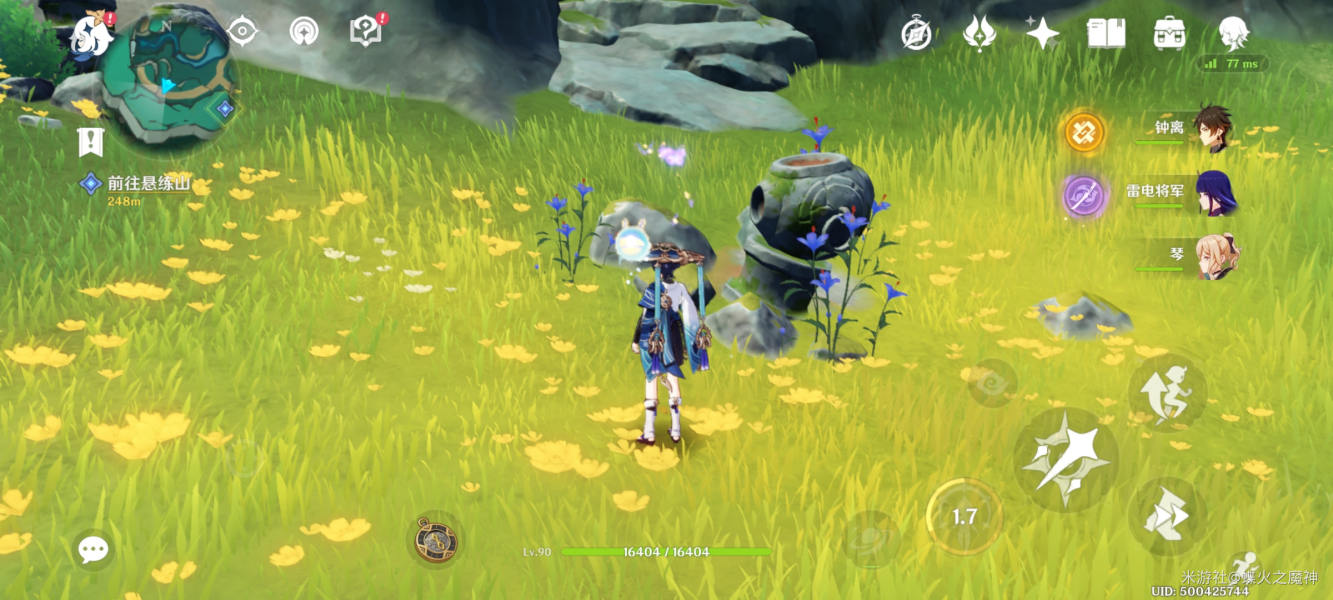Switch to party member 钟离
The height and width of the screenshot is (600, 1333).
click(1212, 129)
